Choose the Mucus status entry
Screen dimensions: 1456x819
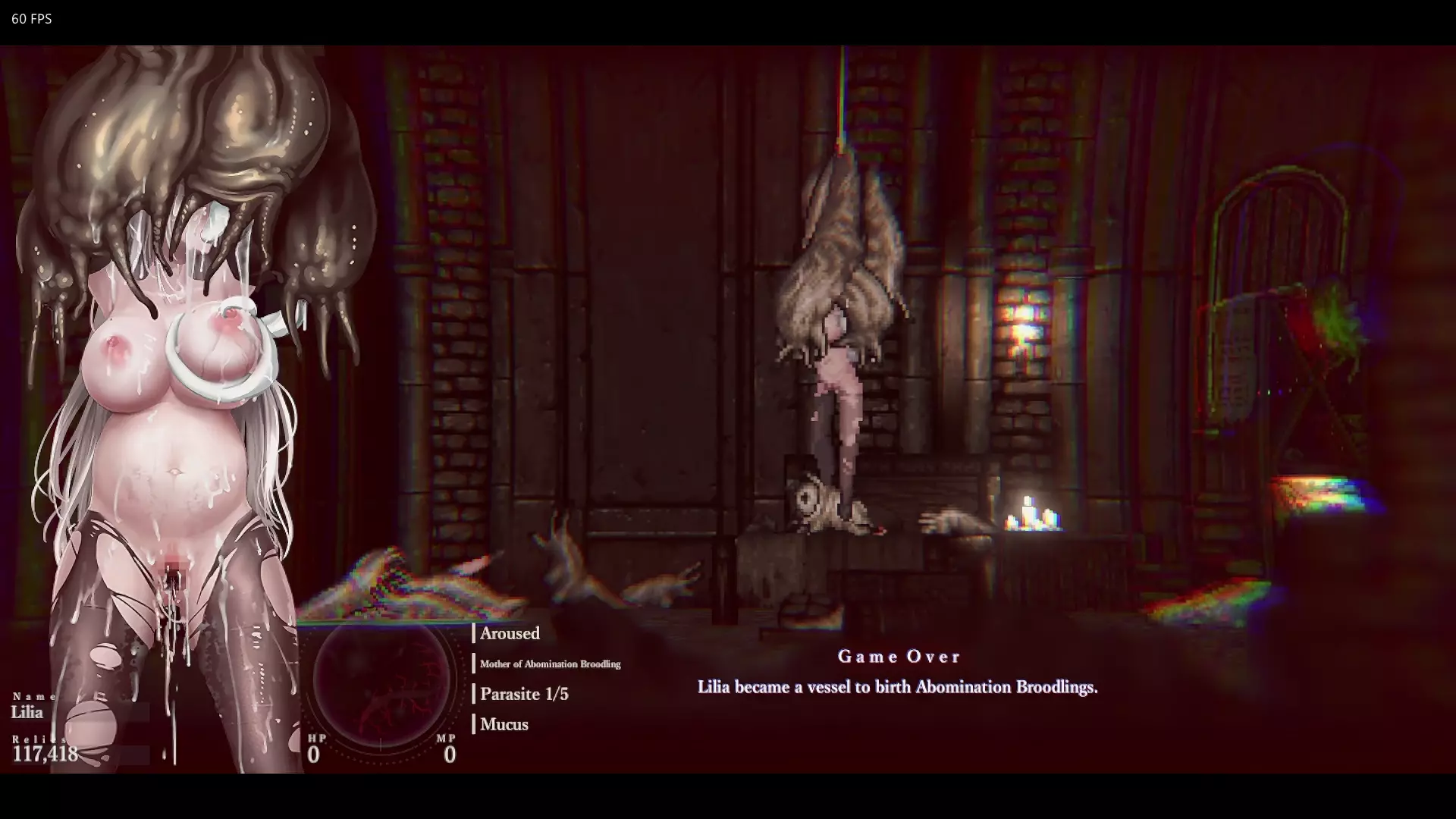click(504, 724)
